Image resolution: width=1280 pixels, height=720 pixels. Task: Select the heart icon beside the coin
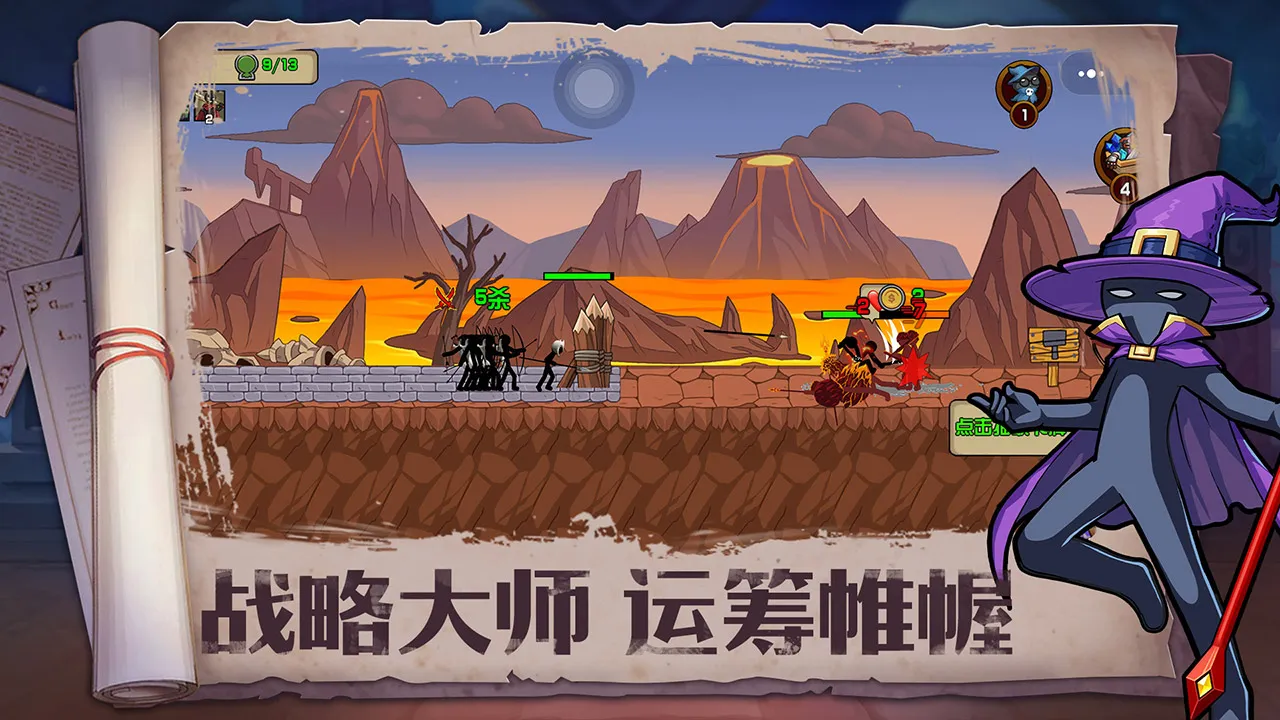[873, 300]
